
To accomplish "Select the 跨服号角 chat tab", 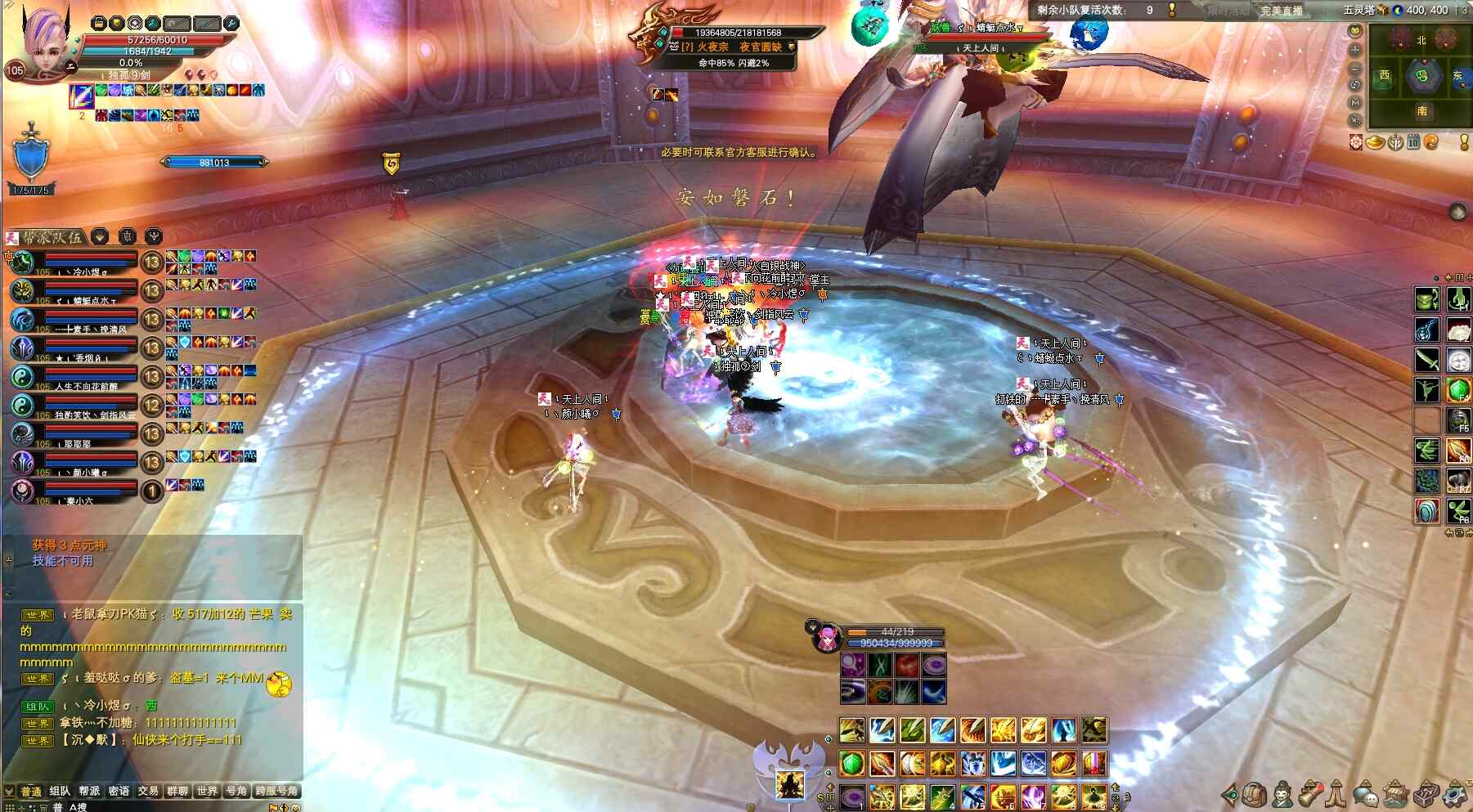I will click(x=276, y=791).
